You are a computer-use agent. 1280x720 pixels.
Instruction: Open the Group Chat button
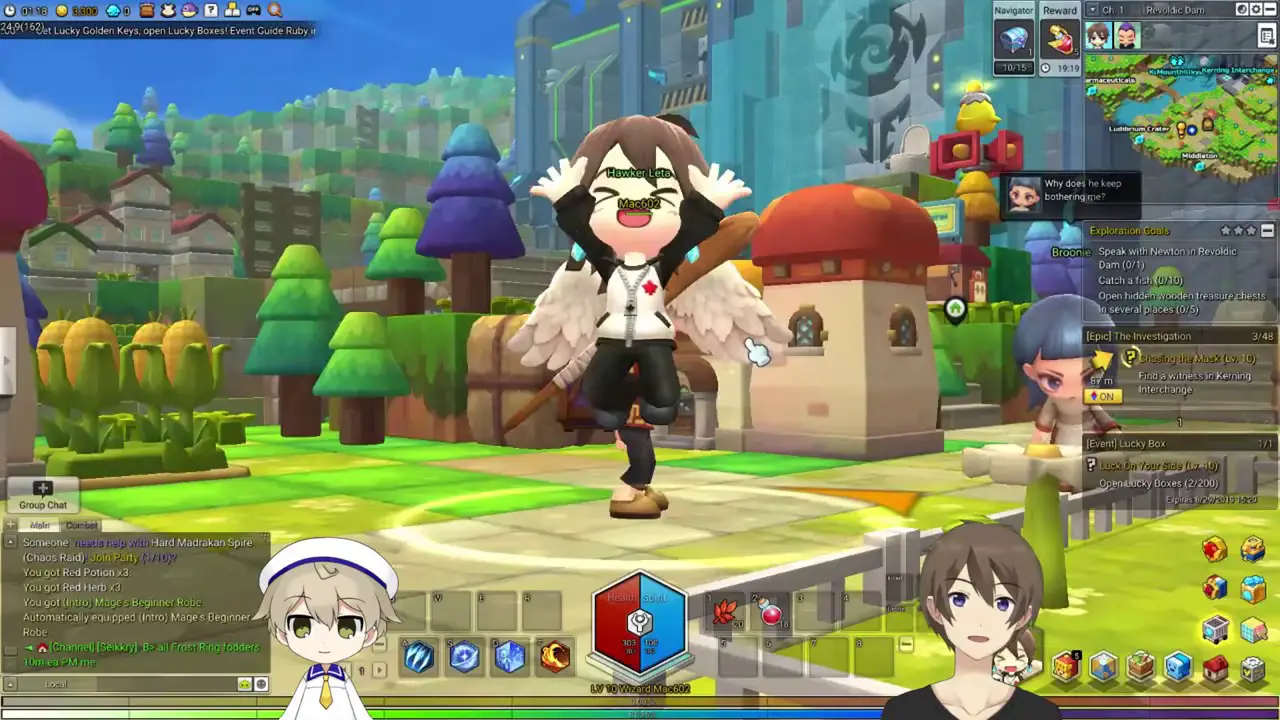[42, 495]
